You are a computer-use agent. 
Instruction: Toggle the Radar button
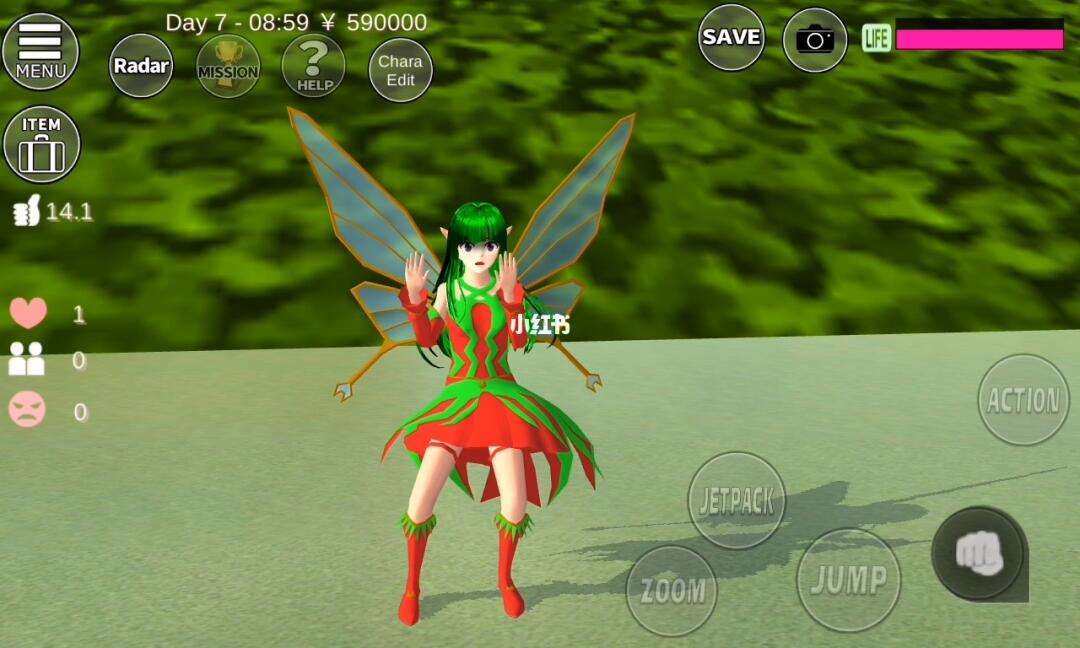[141, 66]
